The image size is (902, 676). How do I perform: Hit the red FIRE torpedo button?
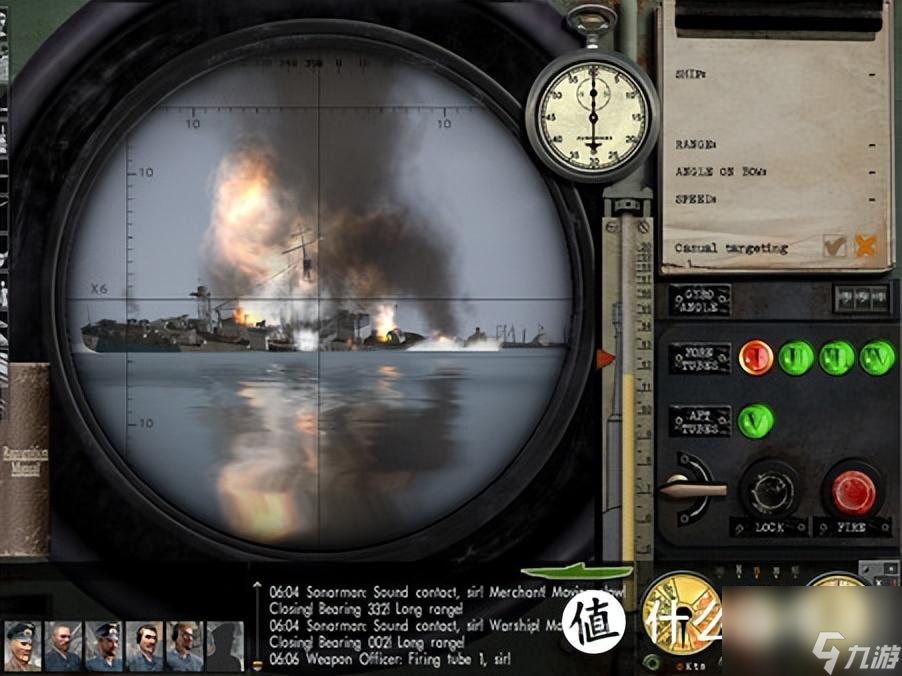coord(853,491)
